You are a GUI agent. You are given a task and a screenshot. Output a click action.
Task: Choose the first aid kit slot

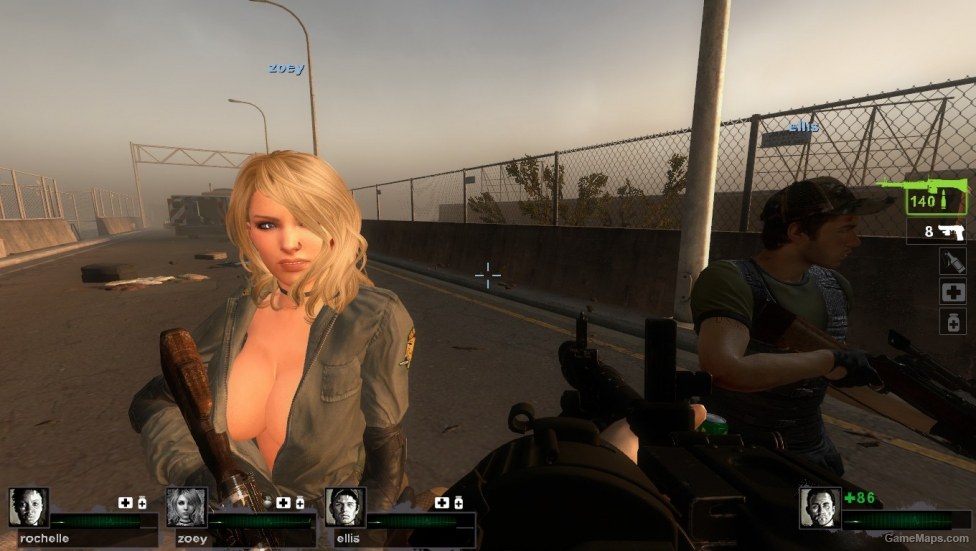(952, 292)
